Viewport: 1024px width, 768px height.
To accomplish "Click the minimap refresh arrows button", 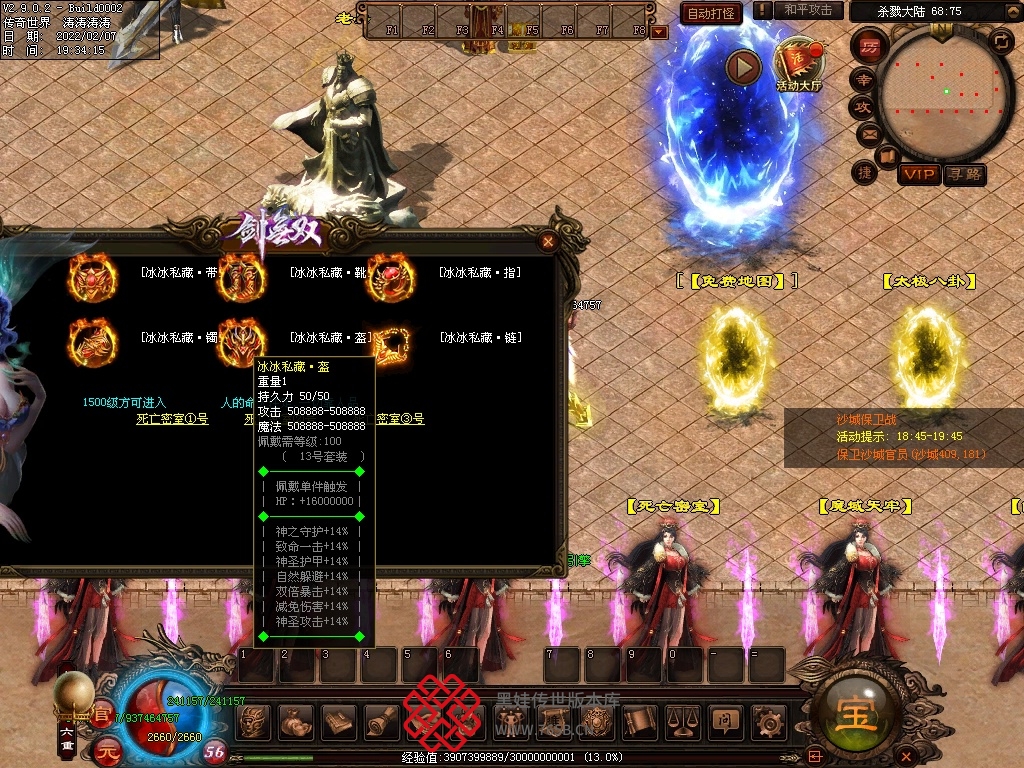I will (1002, 40).
